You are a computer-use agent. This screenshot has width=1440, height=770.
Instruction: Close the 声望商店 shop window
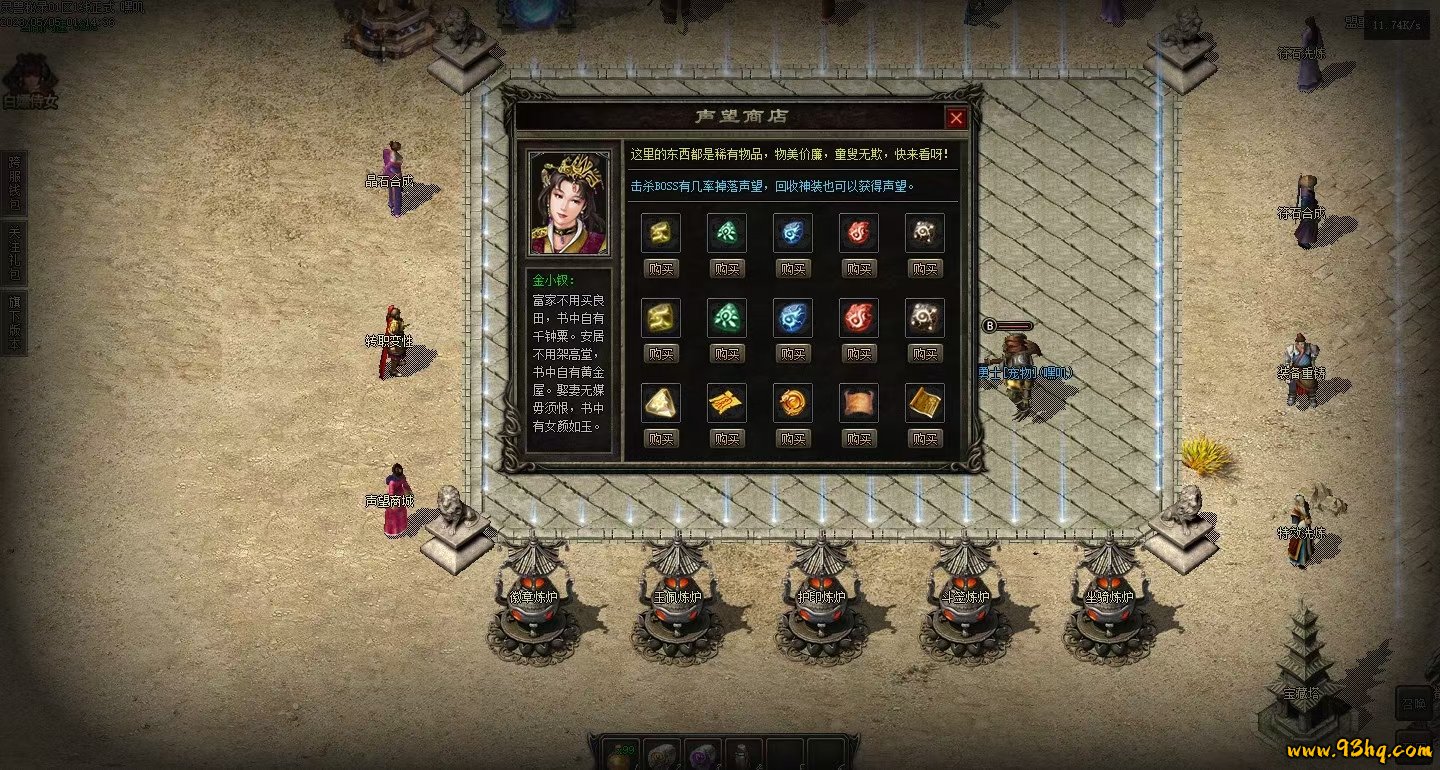pyautogui.click(x=956, y=118)
